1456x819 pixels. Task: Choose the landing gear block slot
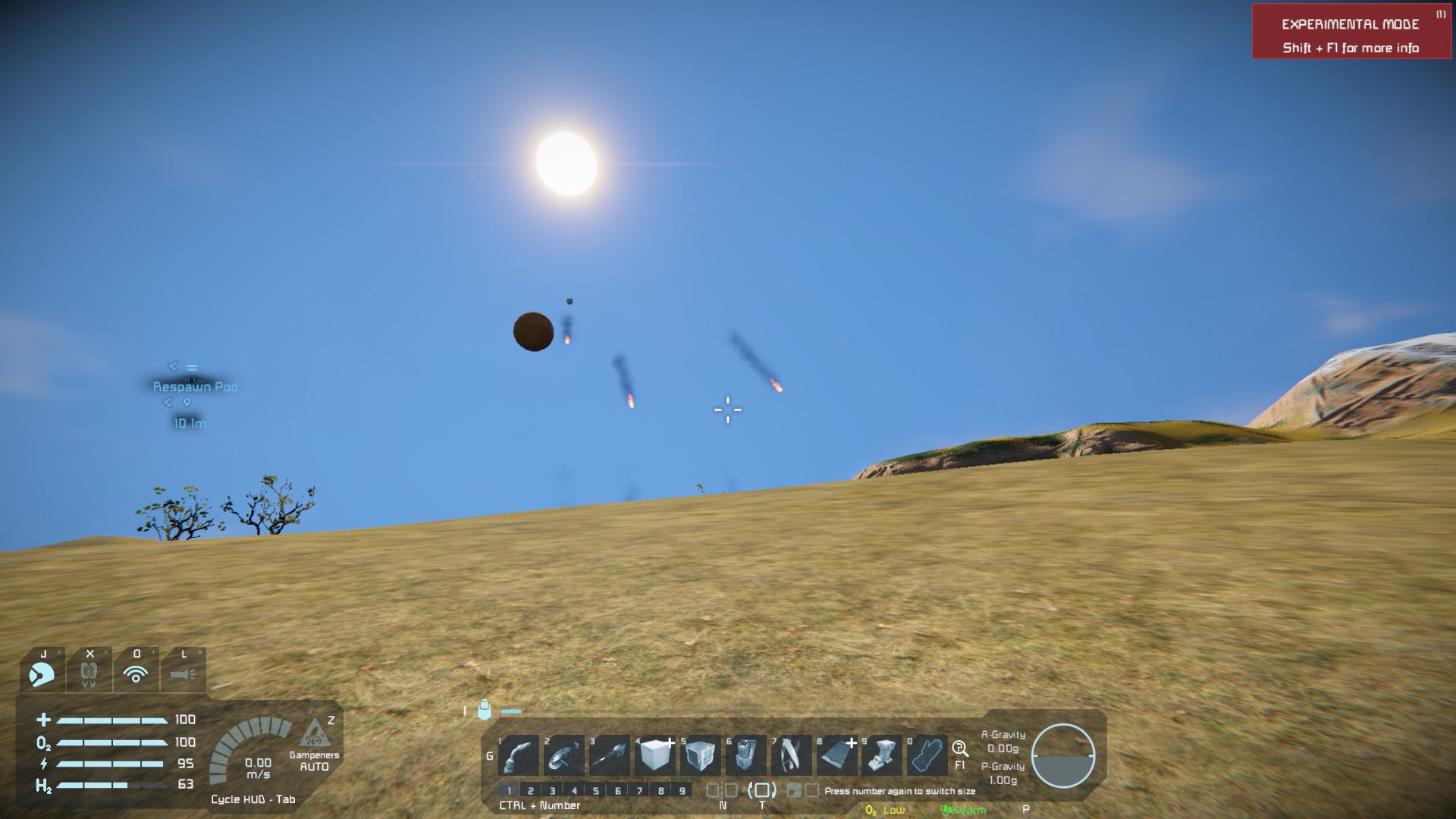click(x=882, y=755)
